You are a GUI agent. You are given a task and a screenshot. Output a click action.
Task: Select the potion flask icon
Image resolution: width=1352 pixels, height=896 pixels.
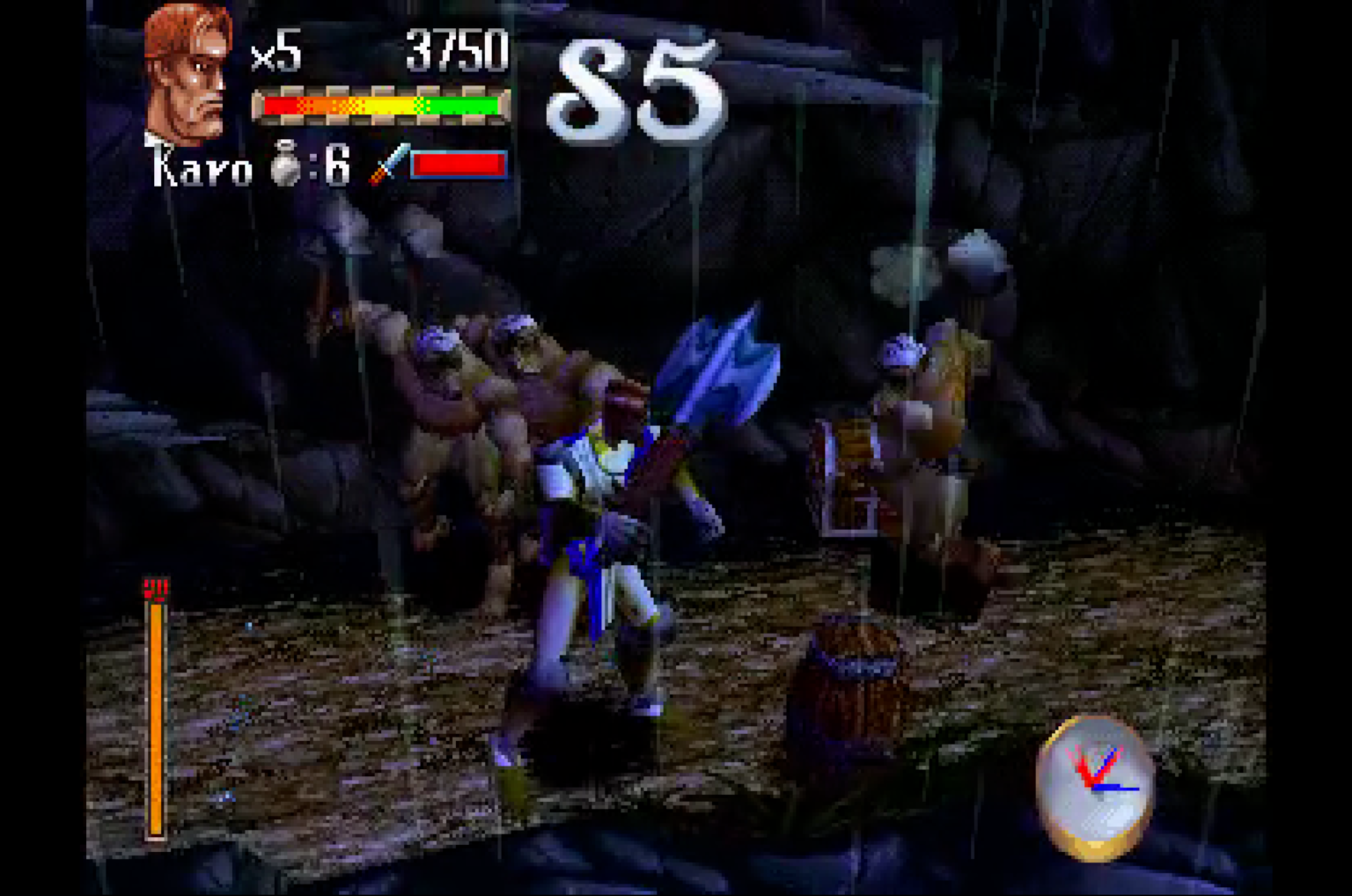285,164
